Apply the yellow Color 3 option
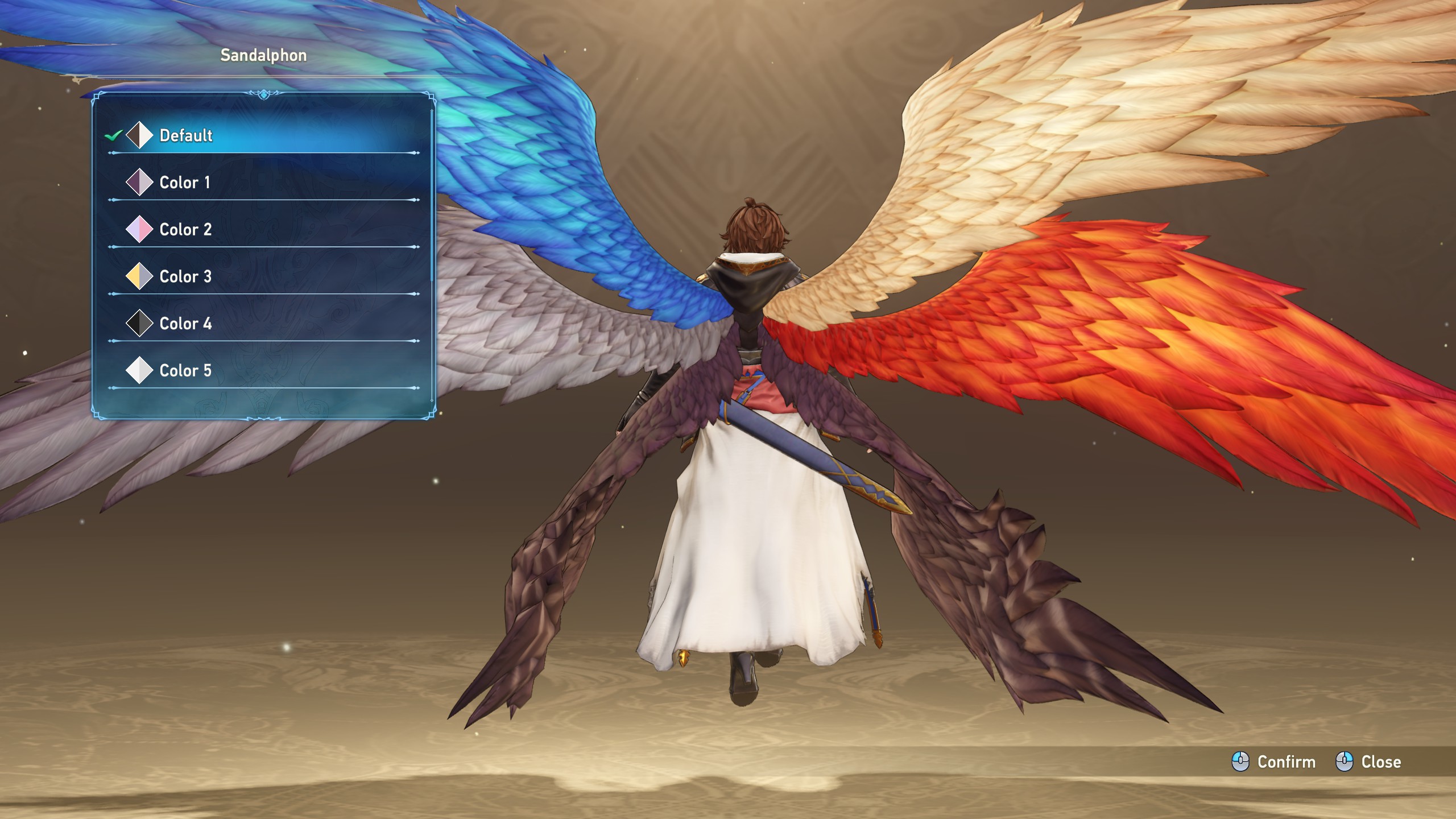The image size is (1456, 819). pos(185,277)
